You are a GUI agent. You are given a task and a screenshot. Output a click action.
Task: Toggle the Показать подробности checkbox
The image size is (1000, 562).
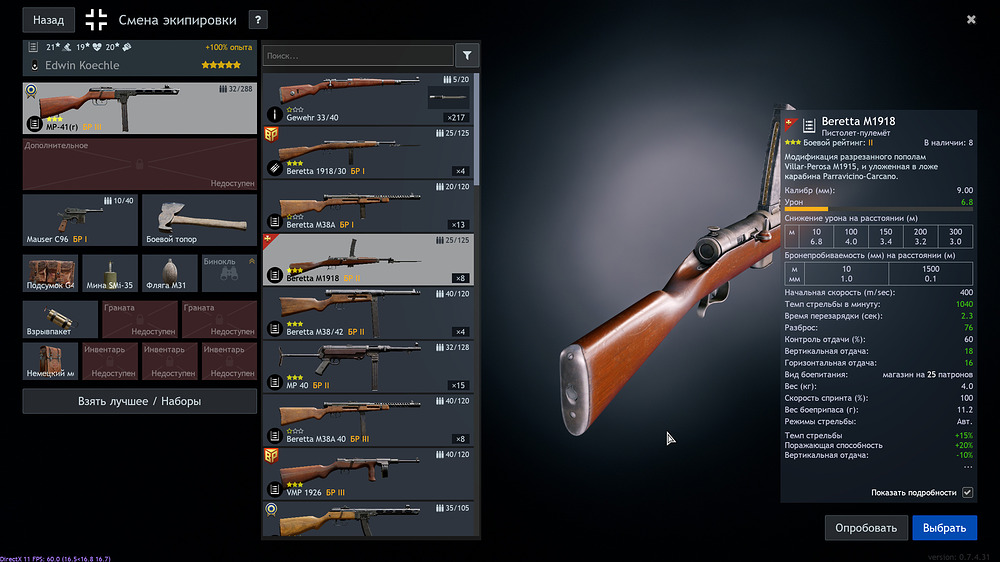(x=967, y=493)
